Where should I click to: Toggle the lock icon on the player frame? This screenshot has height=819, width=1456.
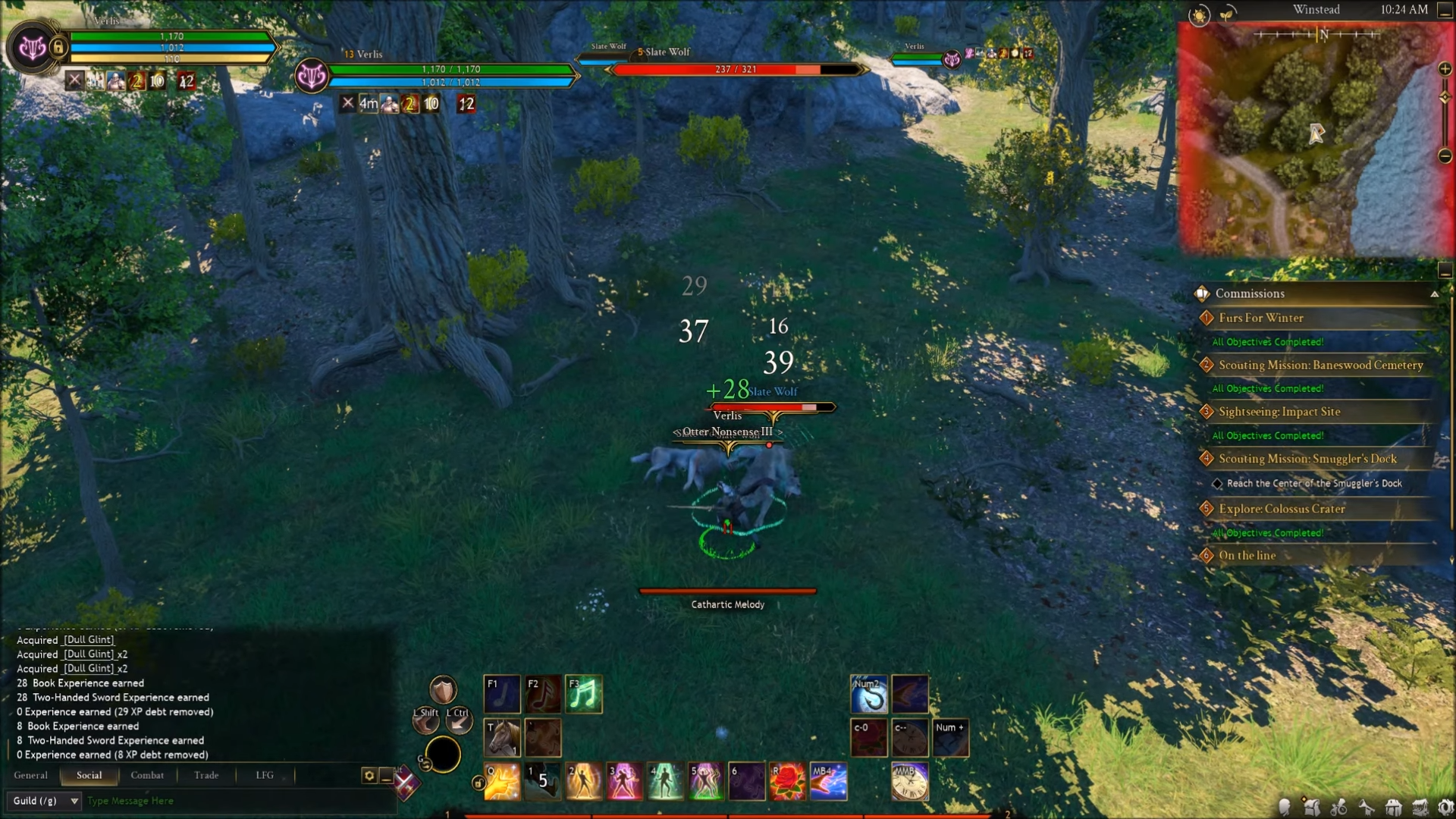tap(58, 47)
